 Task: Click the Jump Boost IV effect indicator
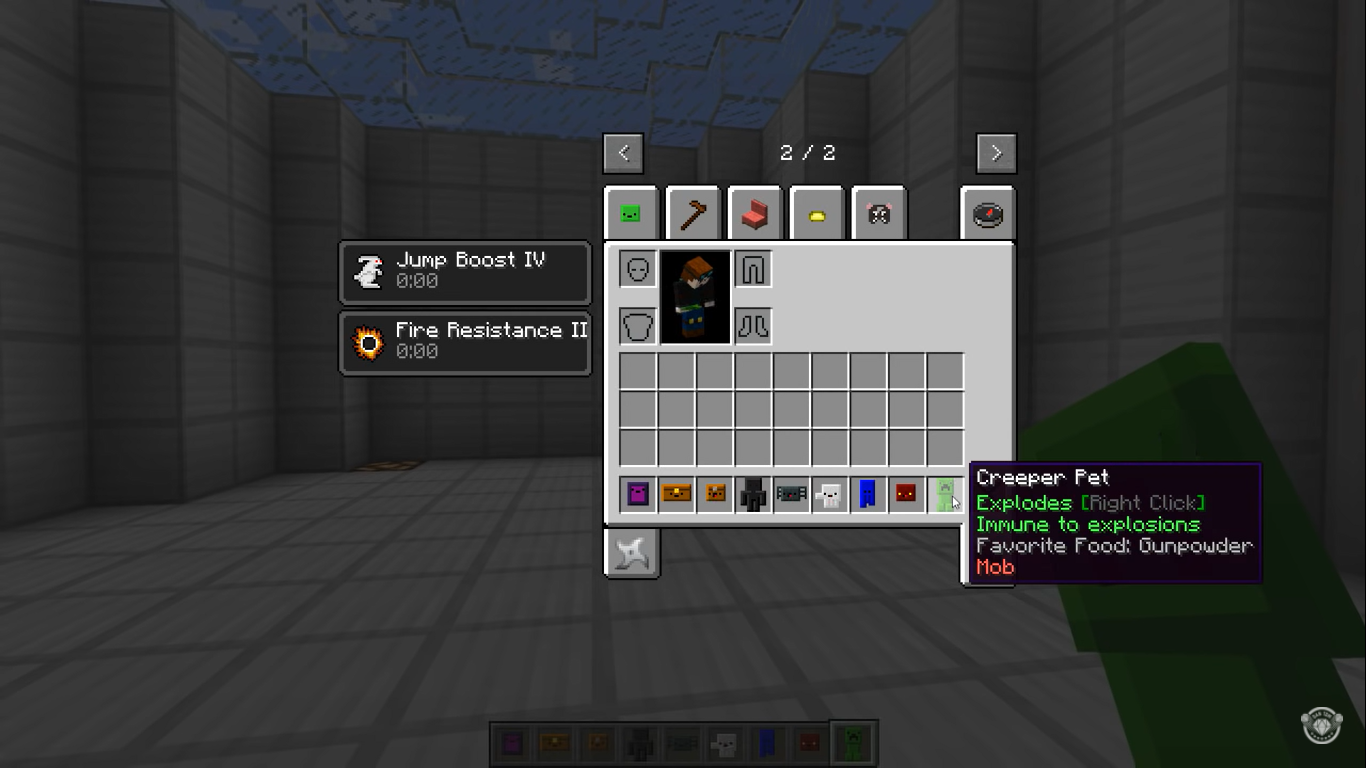pos(368,271)
